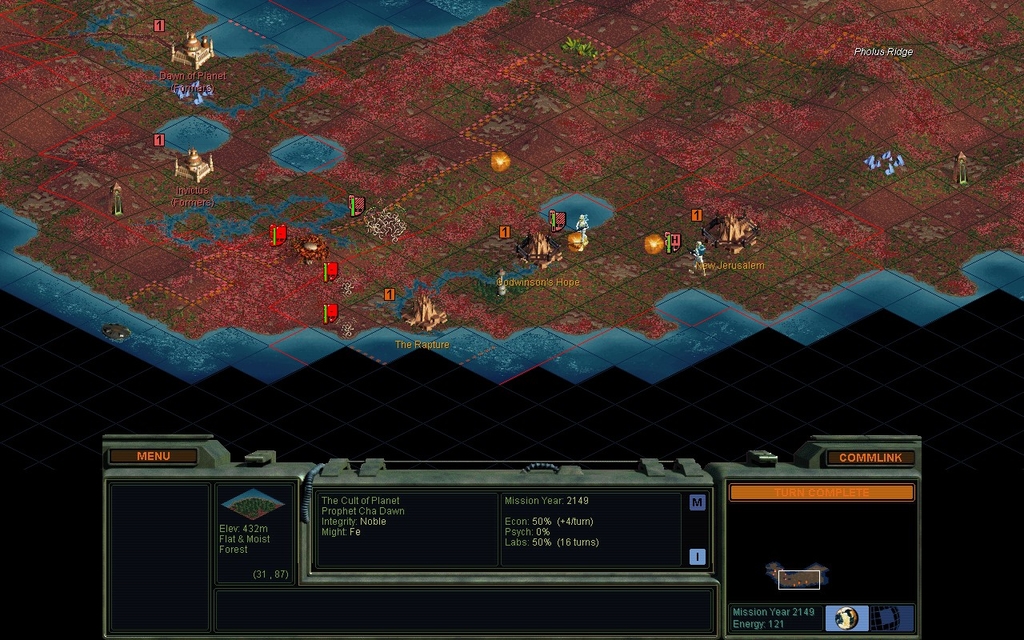
Task: Select the base Dawn of Planet
Action: tap(191, 48)
